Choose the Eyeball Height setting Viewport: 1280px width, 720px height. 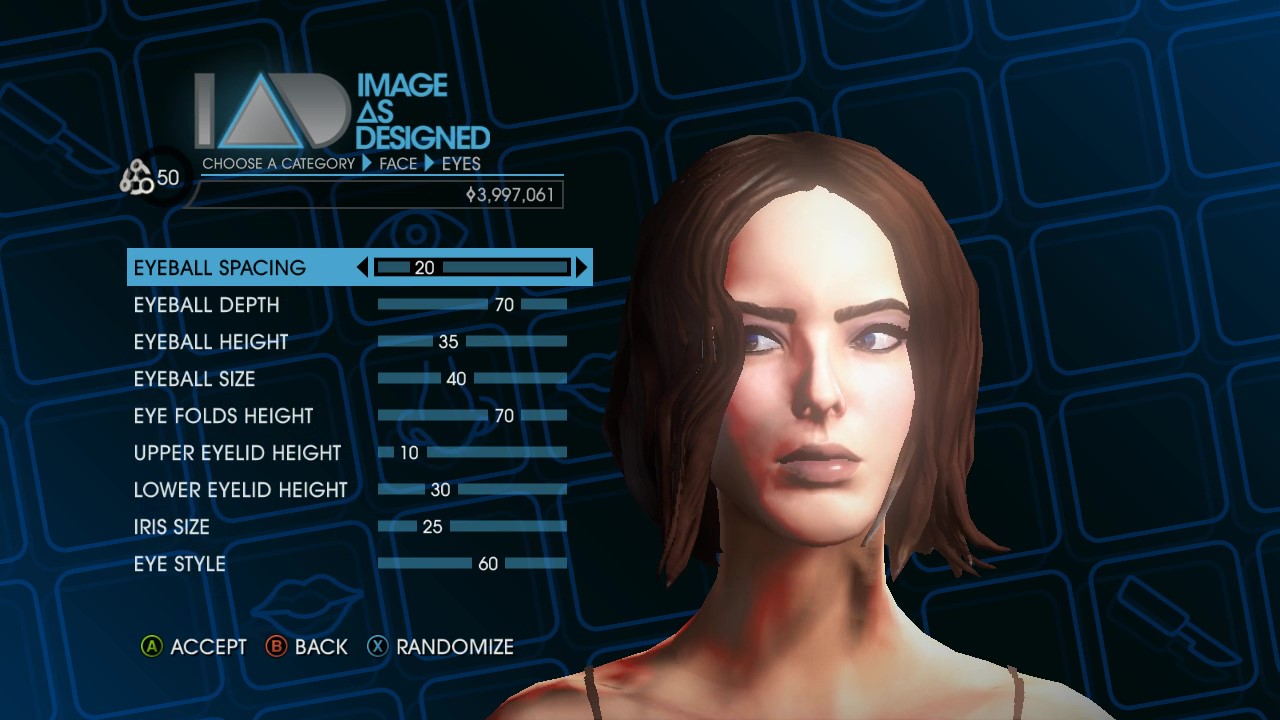(211, 342)
